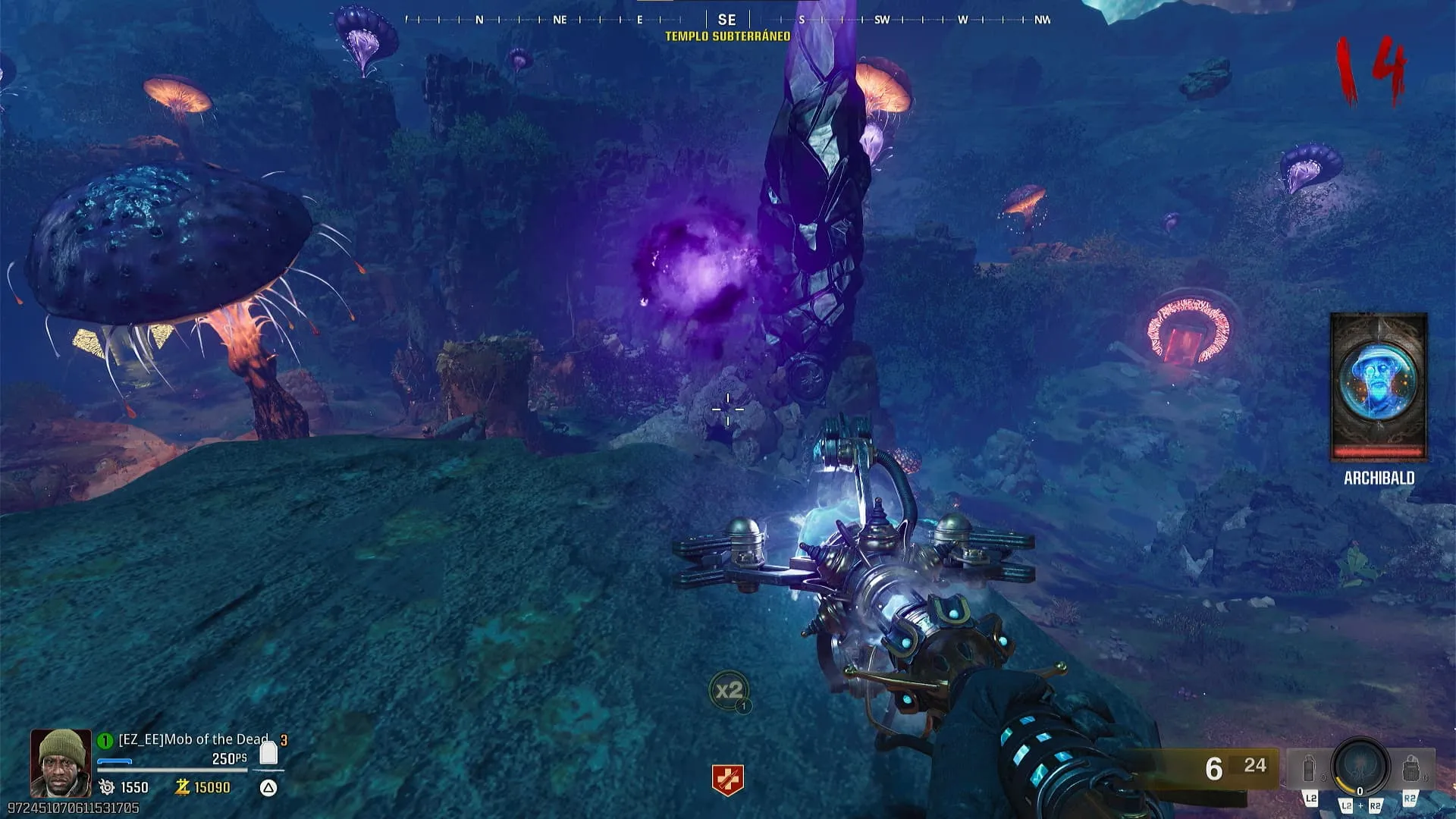Select the Archibald character card

coord(1379,387)
